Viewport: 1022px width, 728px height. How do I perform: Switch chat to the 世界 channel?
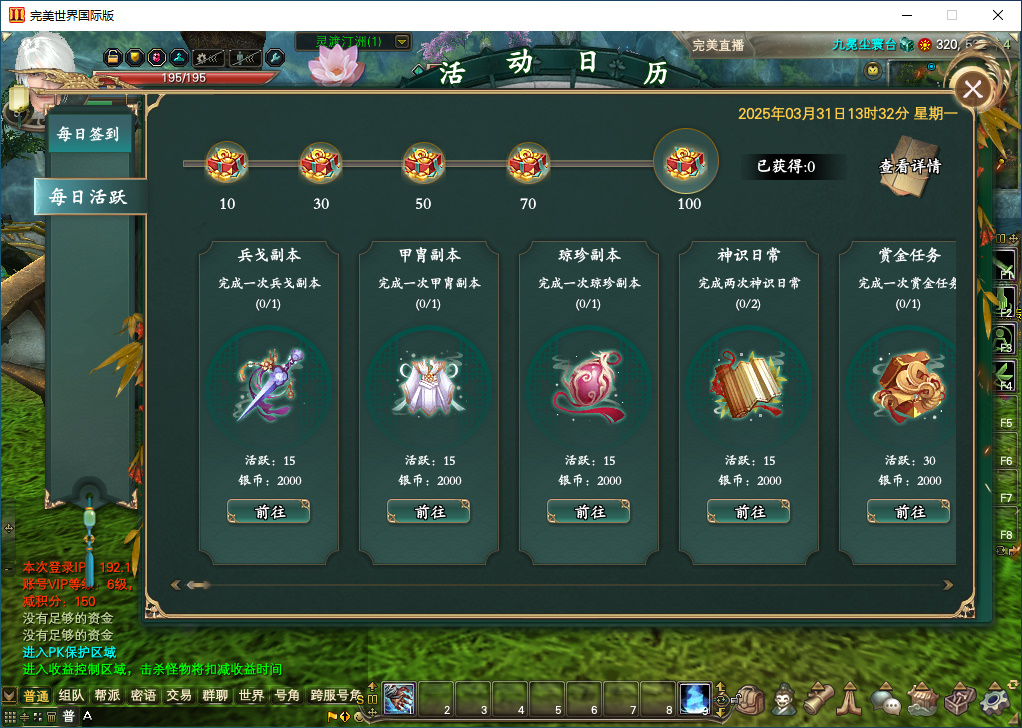(251, 696)
